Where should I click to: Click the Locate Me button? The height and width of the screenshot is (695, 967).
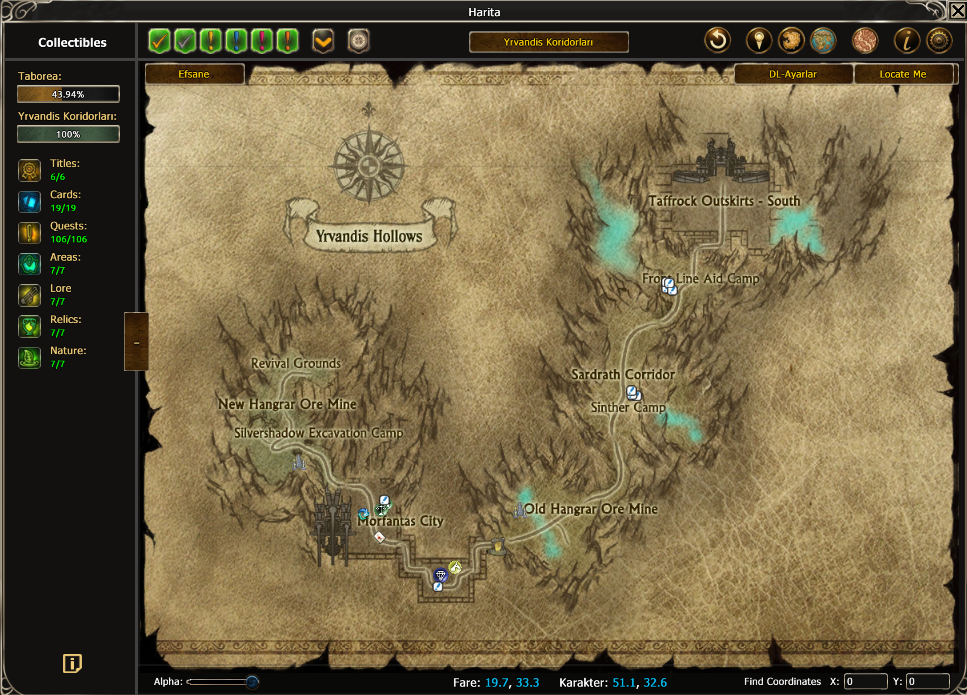[x=902, y=74]
